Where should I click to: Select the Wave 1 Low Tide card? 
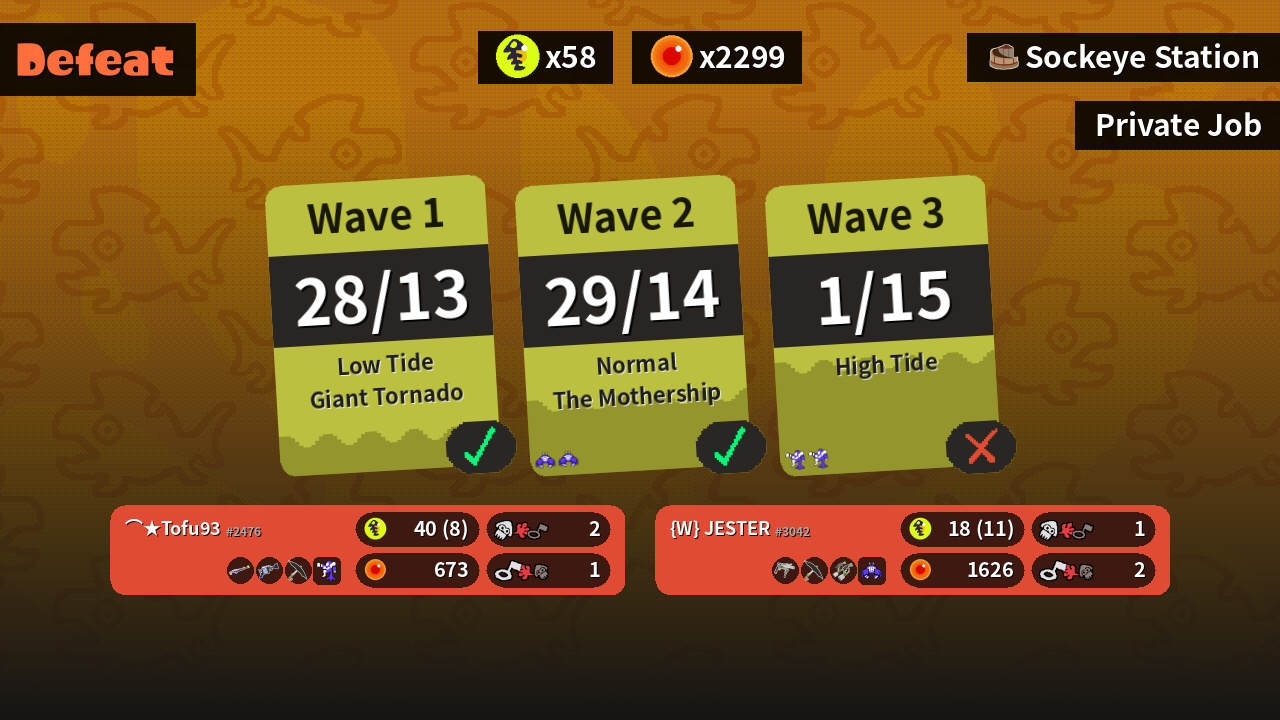pos(382,325)
